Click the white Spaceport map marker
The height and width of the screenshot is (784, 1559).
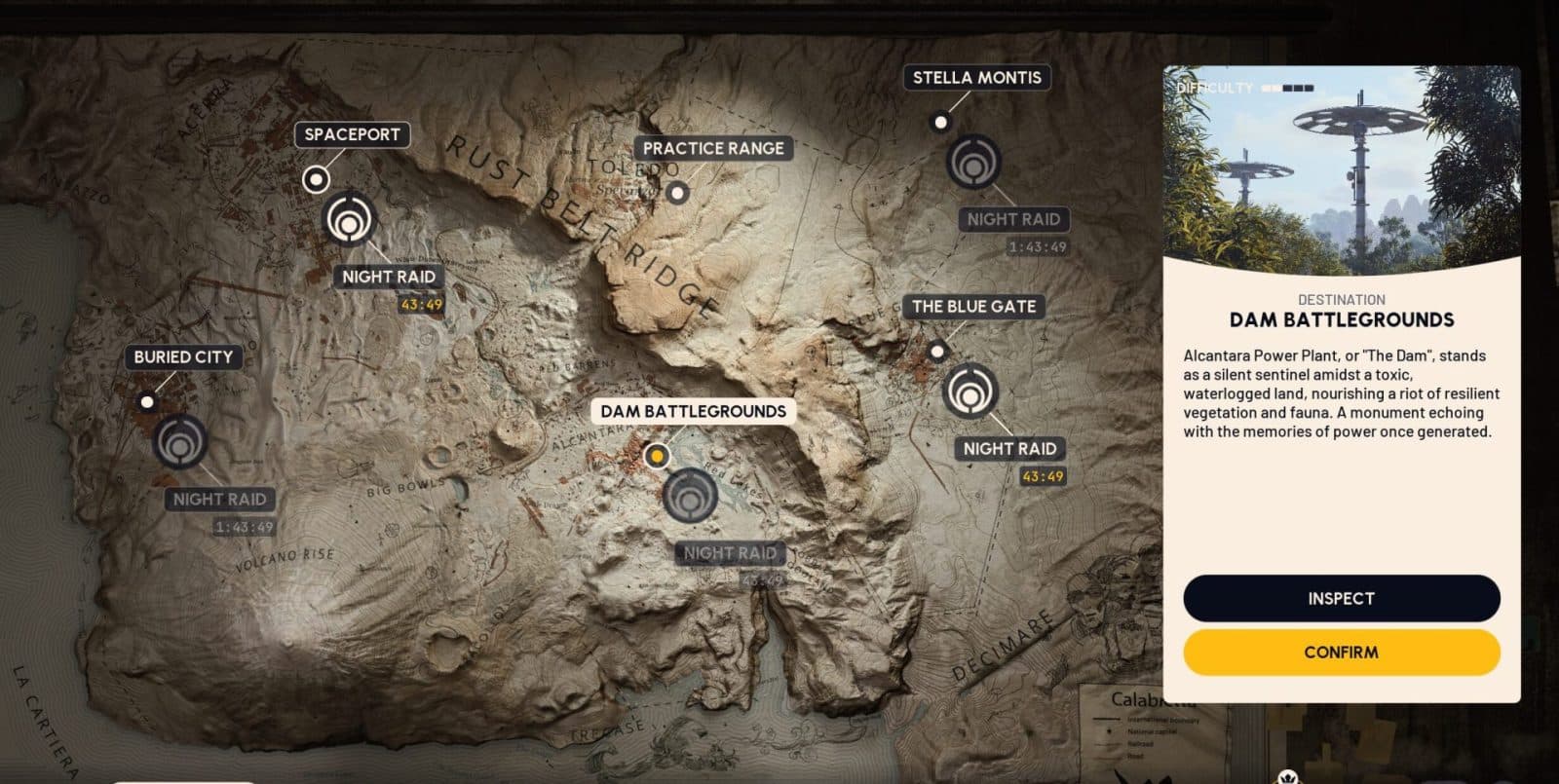coord(315,179)
